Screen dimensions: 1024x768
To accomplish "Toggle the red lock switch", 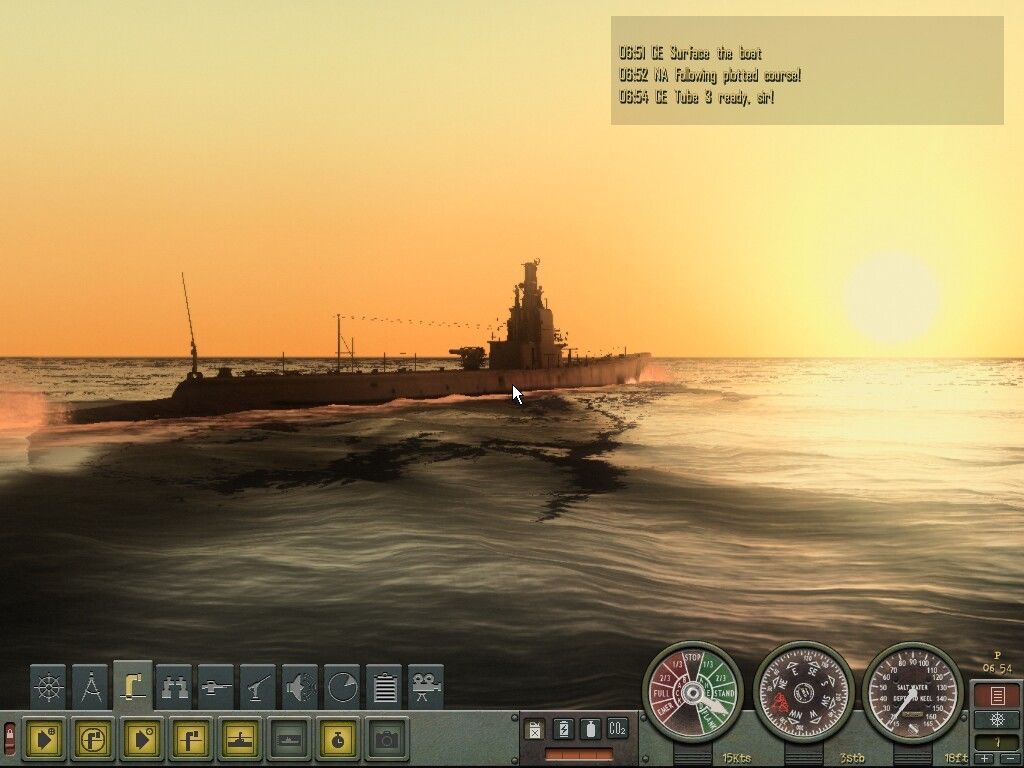I will (x=10, y=739).
